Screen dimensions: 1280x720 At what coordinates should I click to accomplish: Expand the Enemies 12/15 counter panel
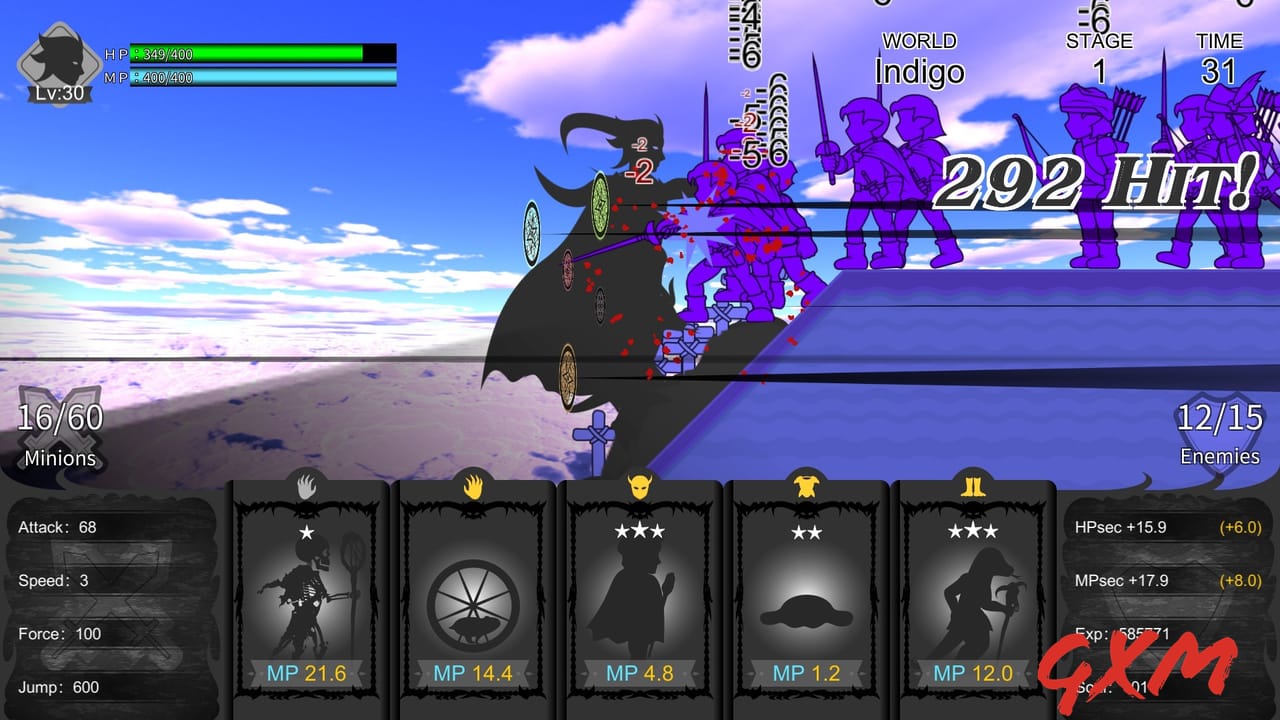[x=1220, y=435]
